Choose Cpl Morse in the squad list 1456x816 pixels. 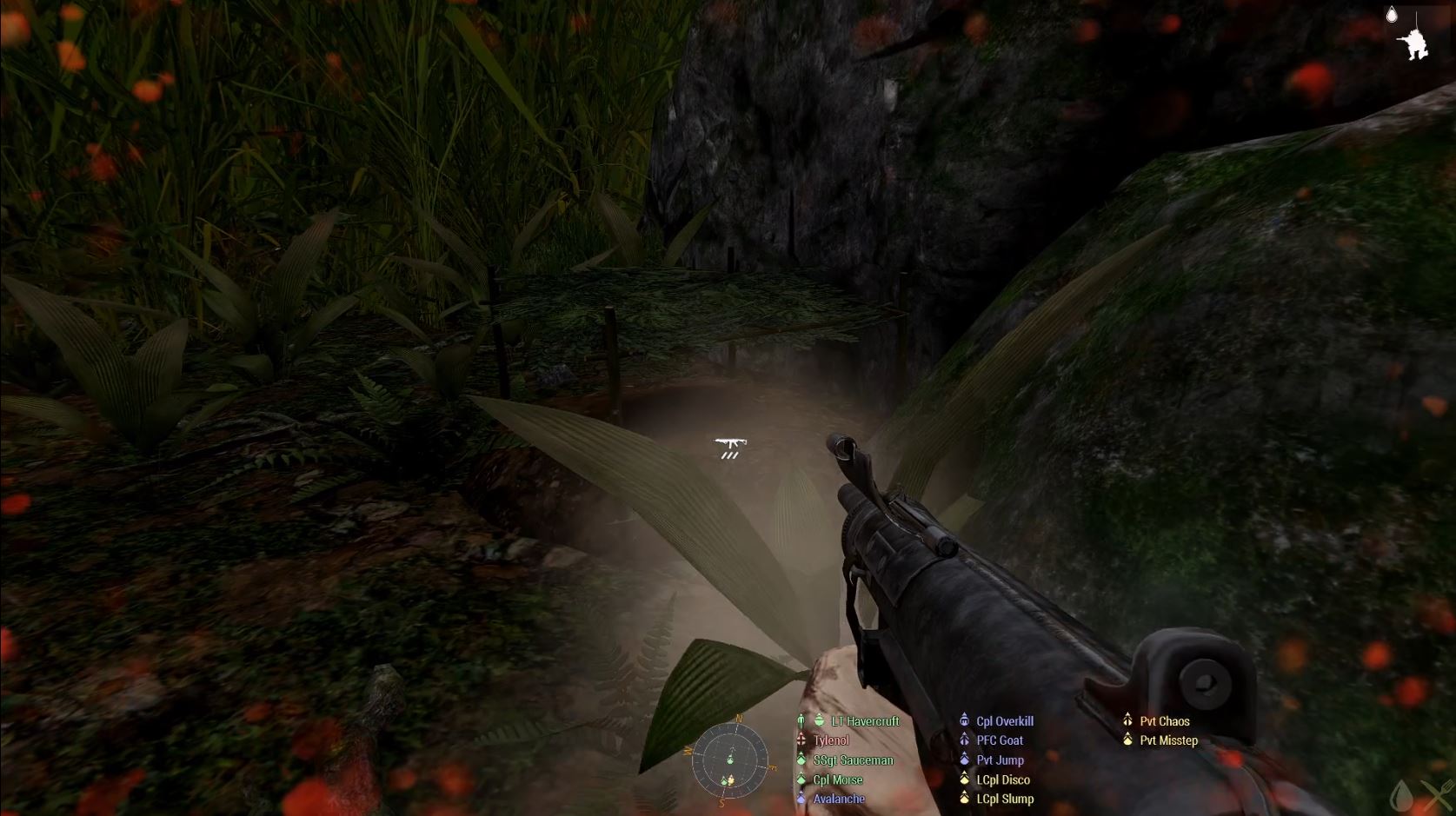point(837,780)
